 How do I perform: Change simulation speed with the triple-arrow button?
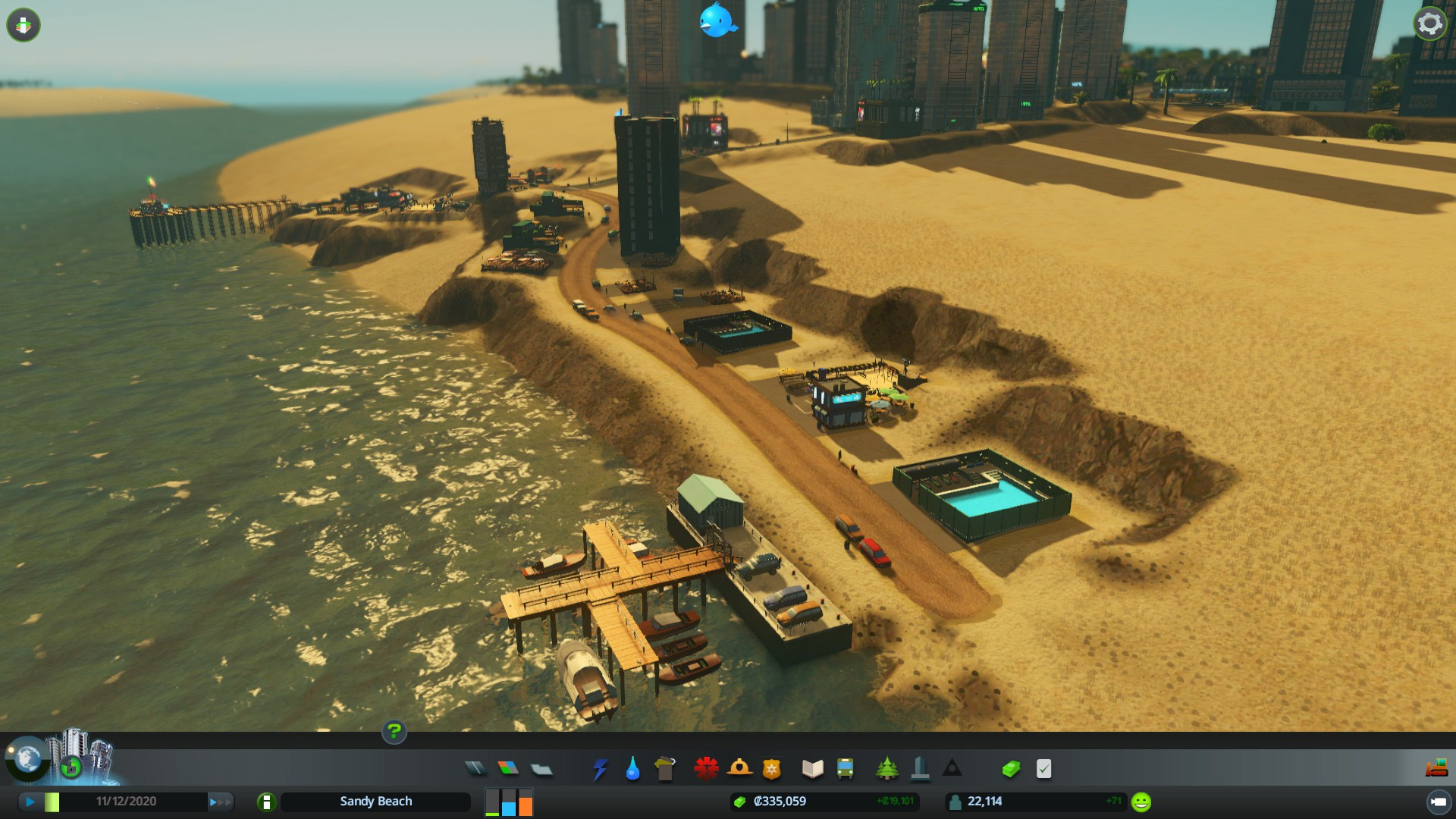221,802
